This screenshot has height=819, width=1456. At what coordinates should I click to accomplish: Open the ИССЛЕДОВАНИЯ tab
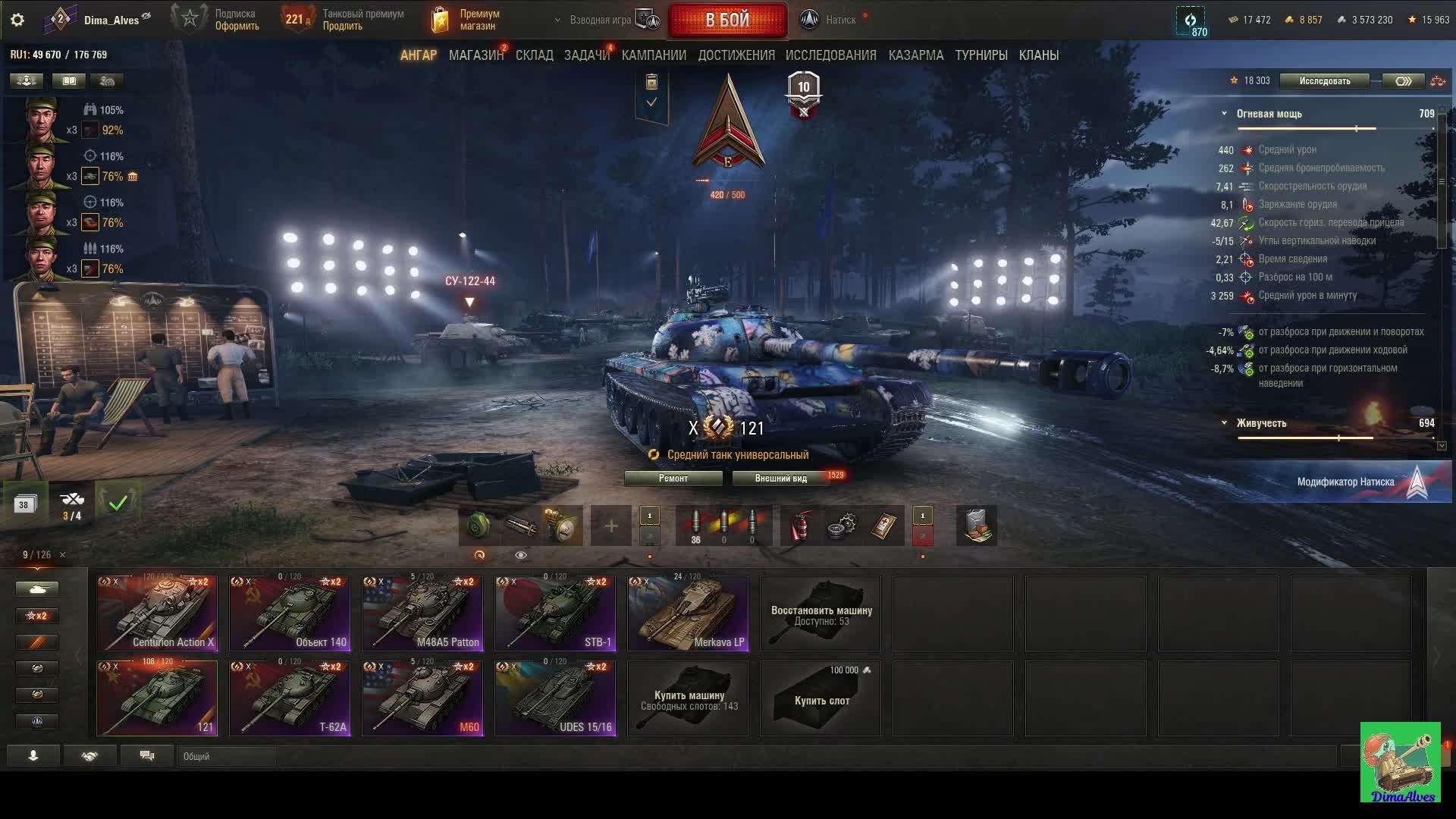[830, 55]
